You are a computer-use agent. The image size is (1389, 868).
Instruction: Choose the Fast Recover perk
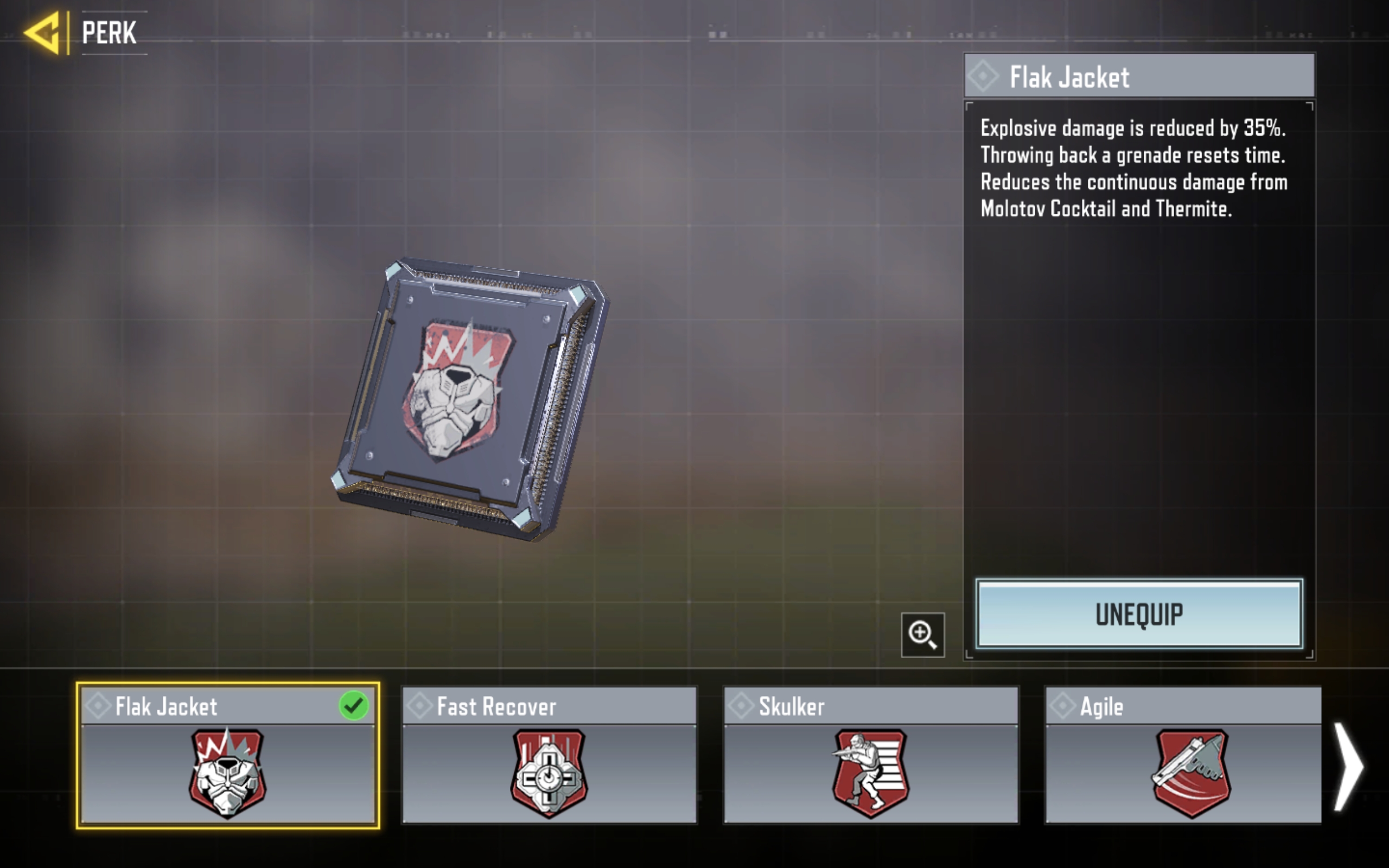[x=549, y=756]
